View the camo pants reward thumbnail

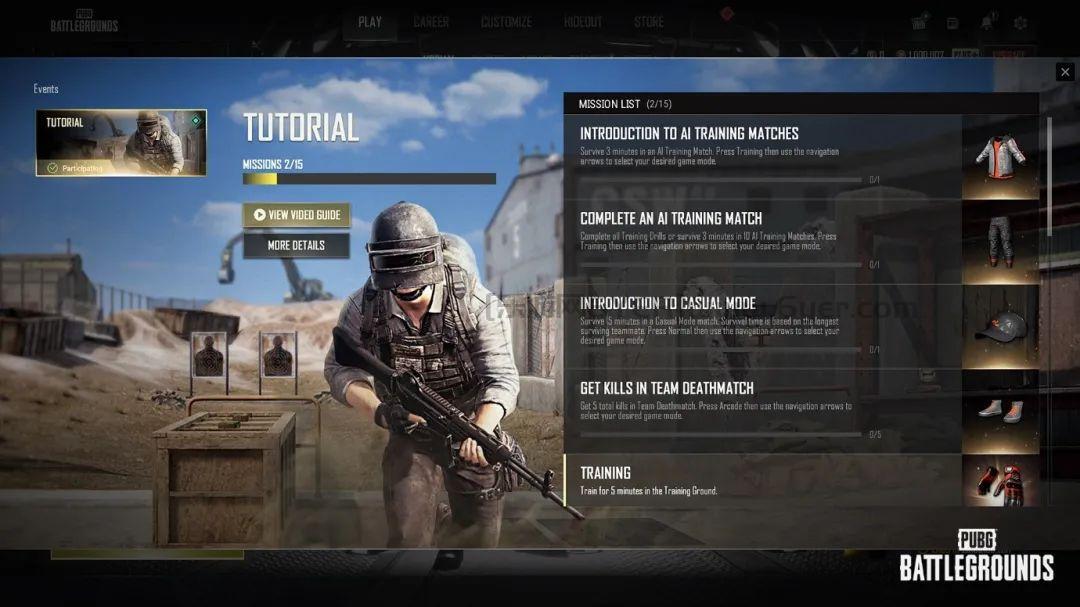(1000, 242)
